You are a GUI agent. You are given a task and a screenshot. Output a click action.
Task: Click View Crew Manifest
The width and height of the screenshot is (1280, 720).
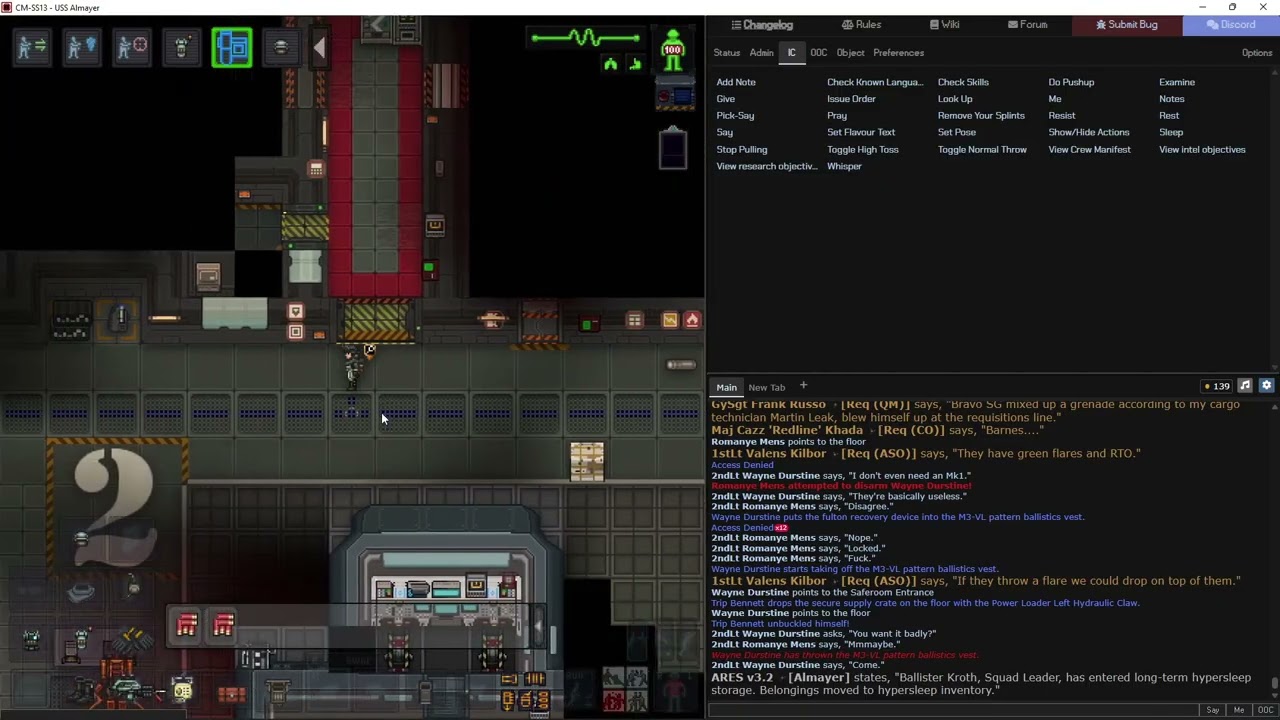point(1089,149)
